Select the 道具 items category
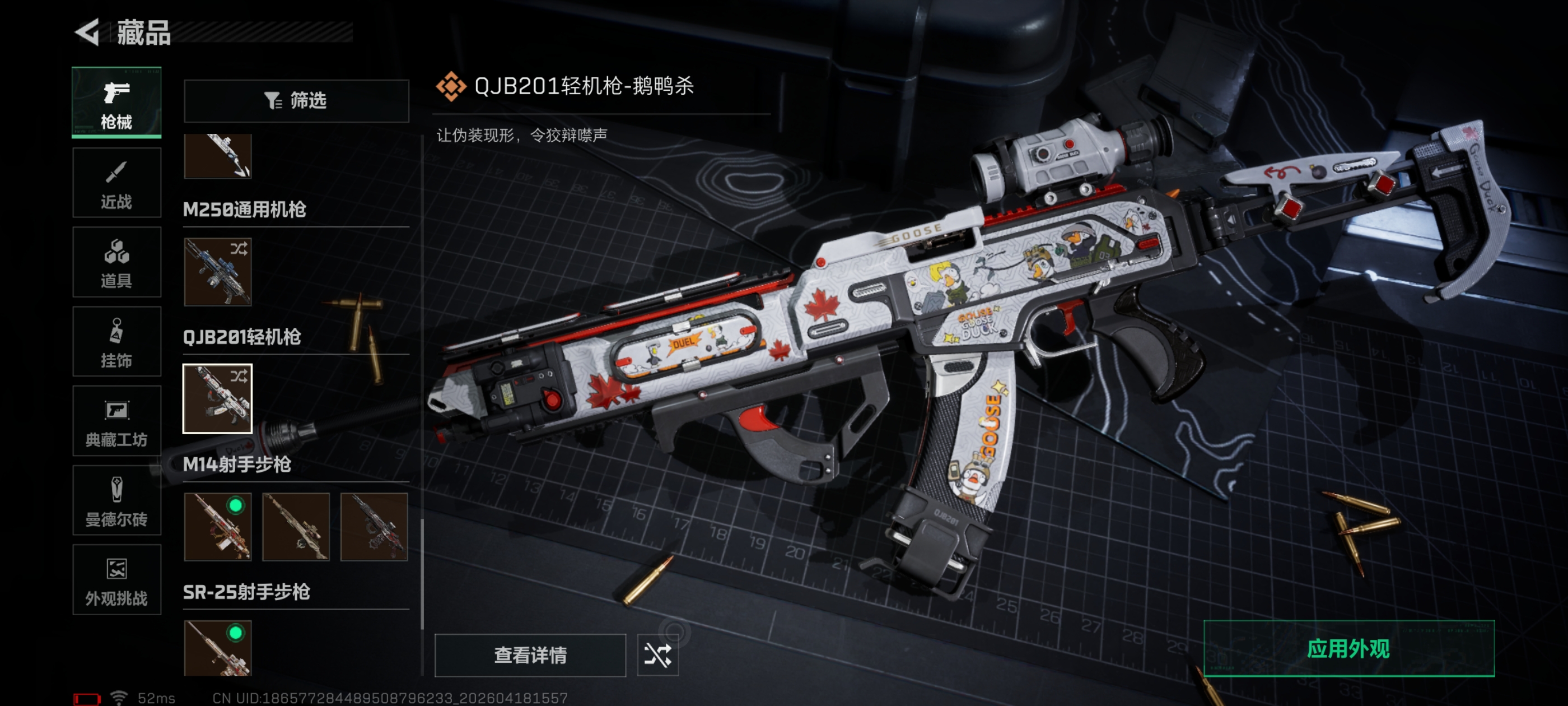Viewport: 1568px width, 706px height. [x=116, y=262]
